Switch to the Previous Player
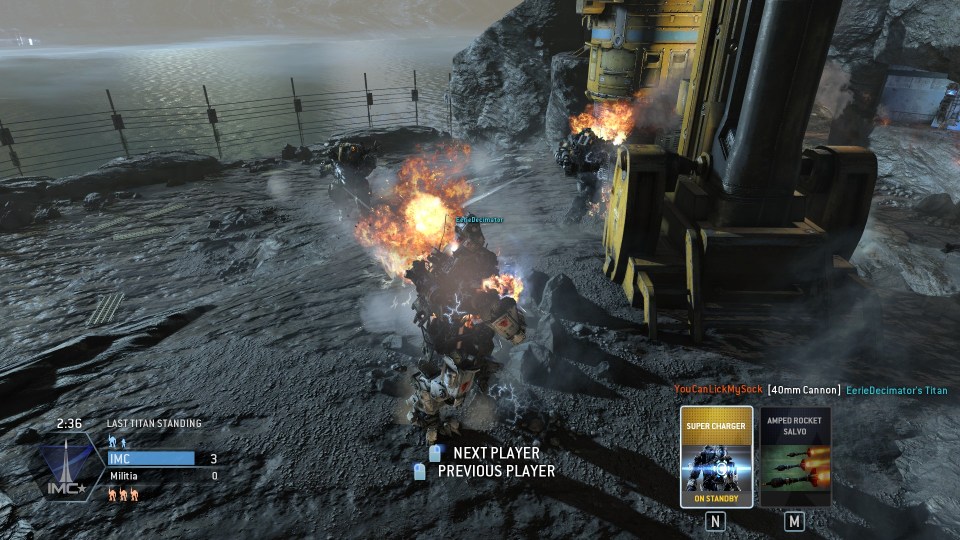Screen dimensions: 960x540 click(495, 471)
